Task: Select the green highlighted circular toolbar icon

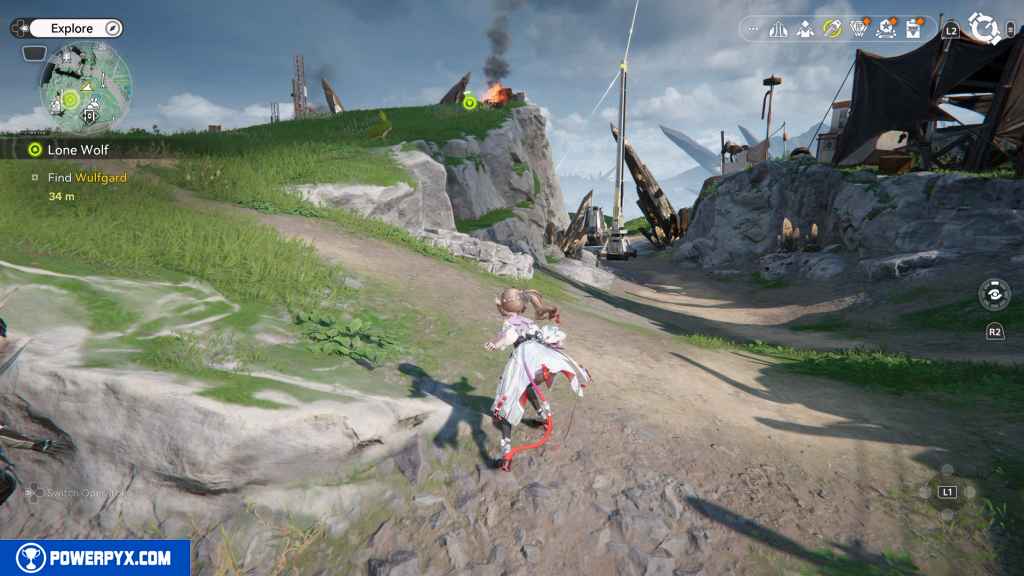Action: pyautogui.click(x=831, y=29)
